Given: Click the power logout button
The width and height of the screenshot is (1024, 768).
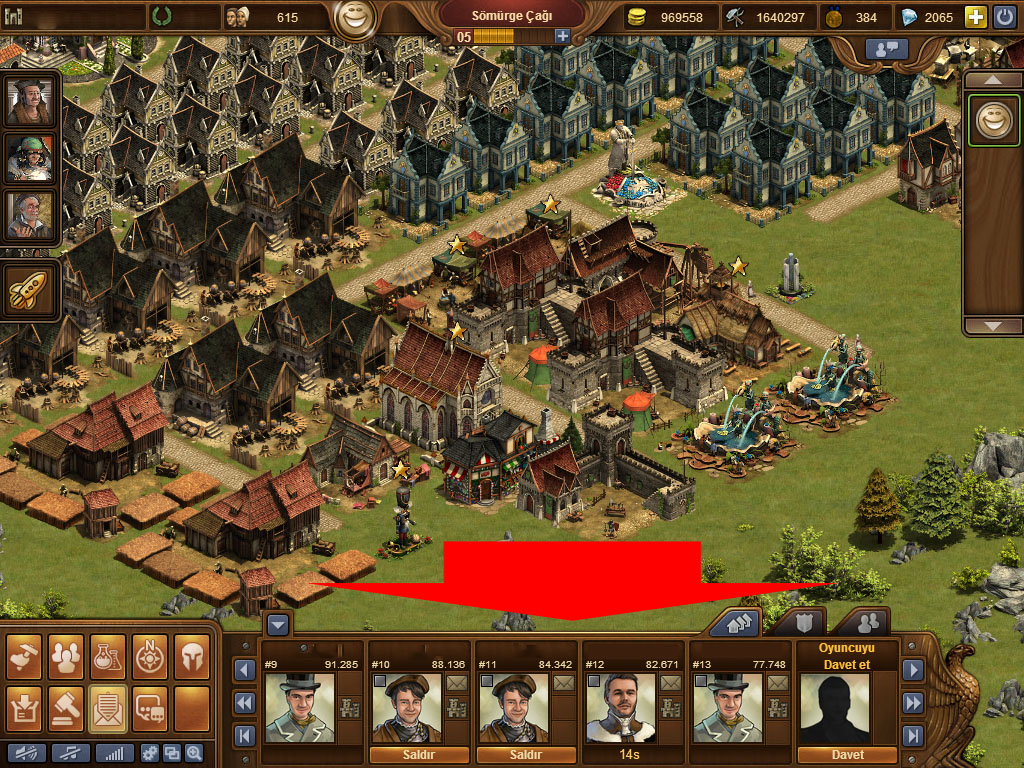Looking at the screenshot, I should [1005, 17].
